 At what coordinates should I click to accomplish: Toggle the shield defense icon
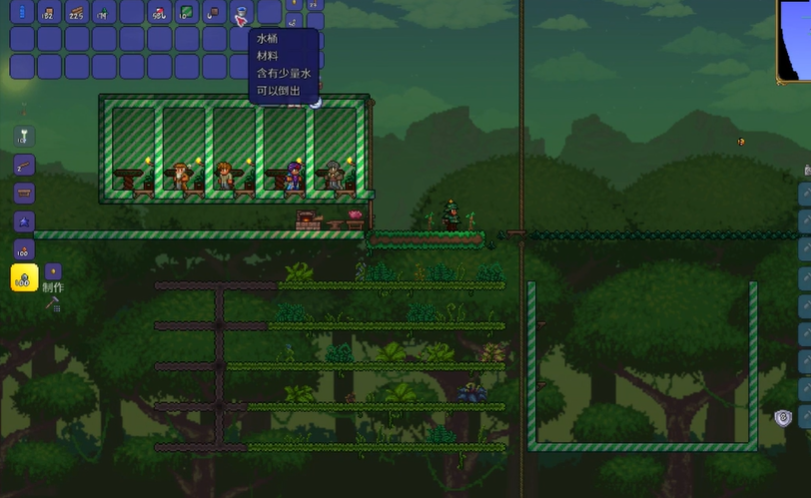pyautogui.click(x=784, y=418)
